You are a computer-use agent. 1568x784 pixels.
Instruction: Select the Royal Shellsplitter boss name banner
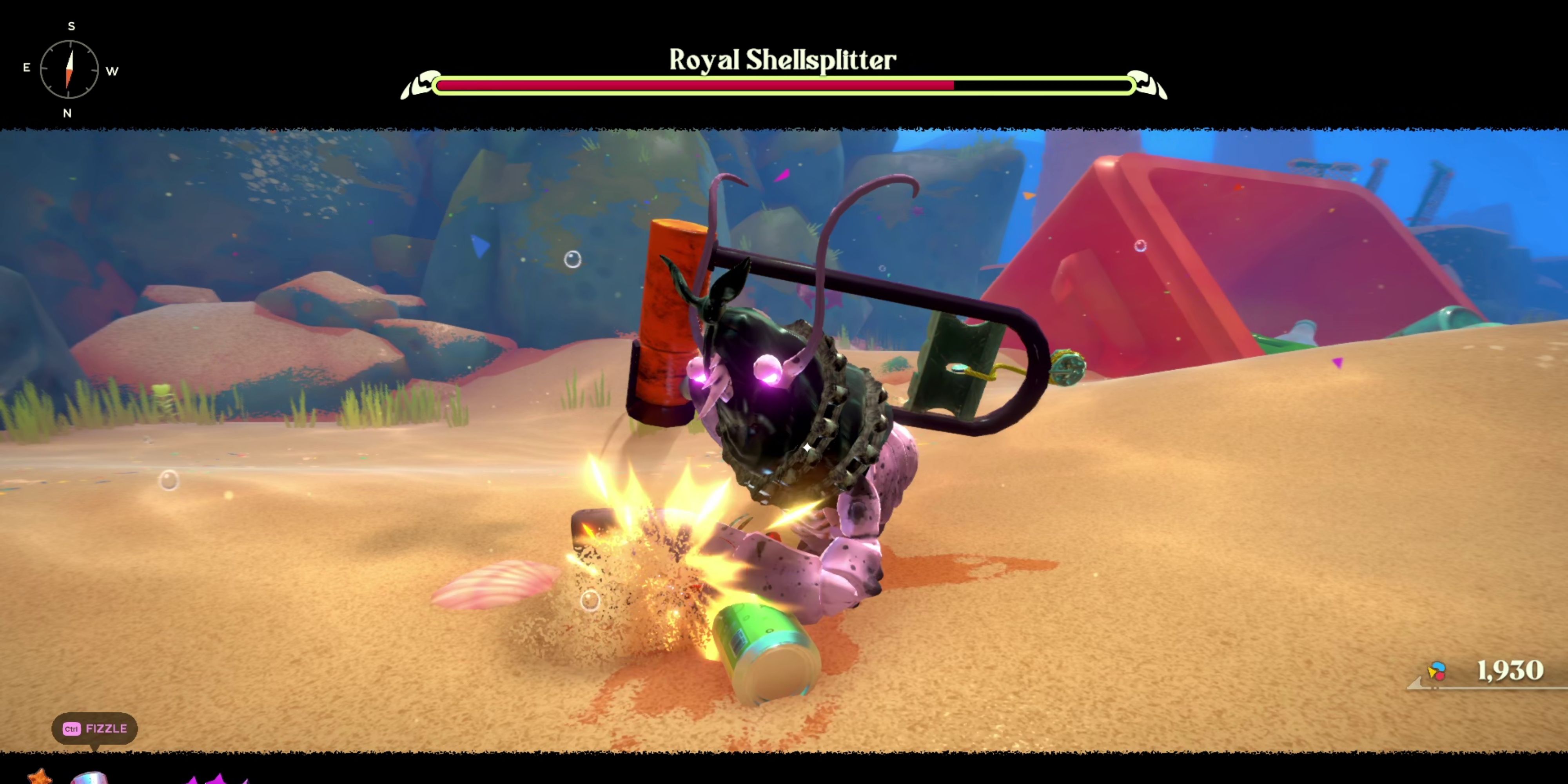click(784, 59)
